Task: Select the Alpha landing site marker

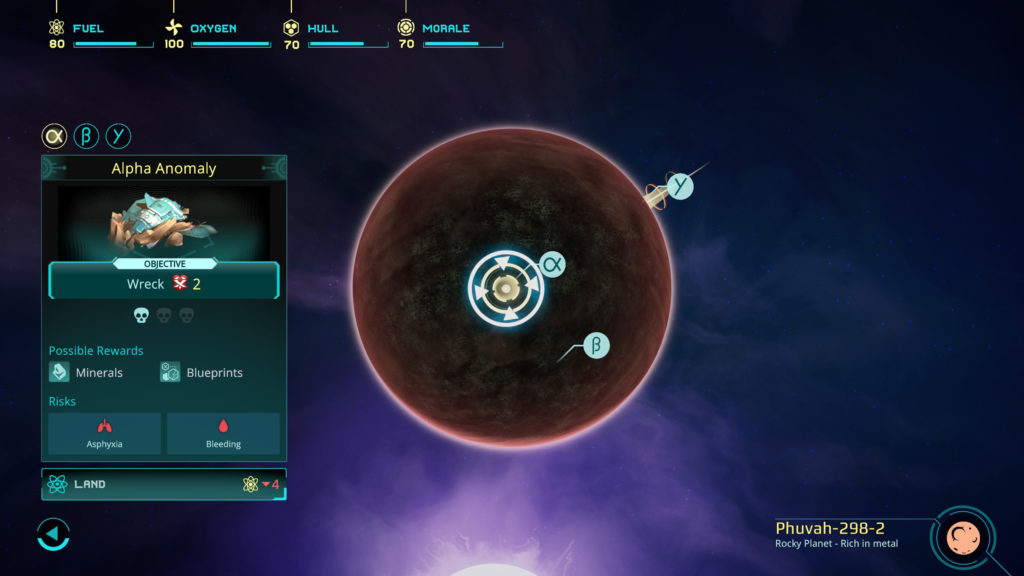Action: coord(552,264)
